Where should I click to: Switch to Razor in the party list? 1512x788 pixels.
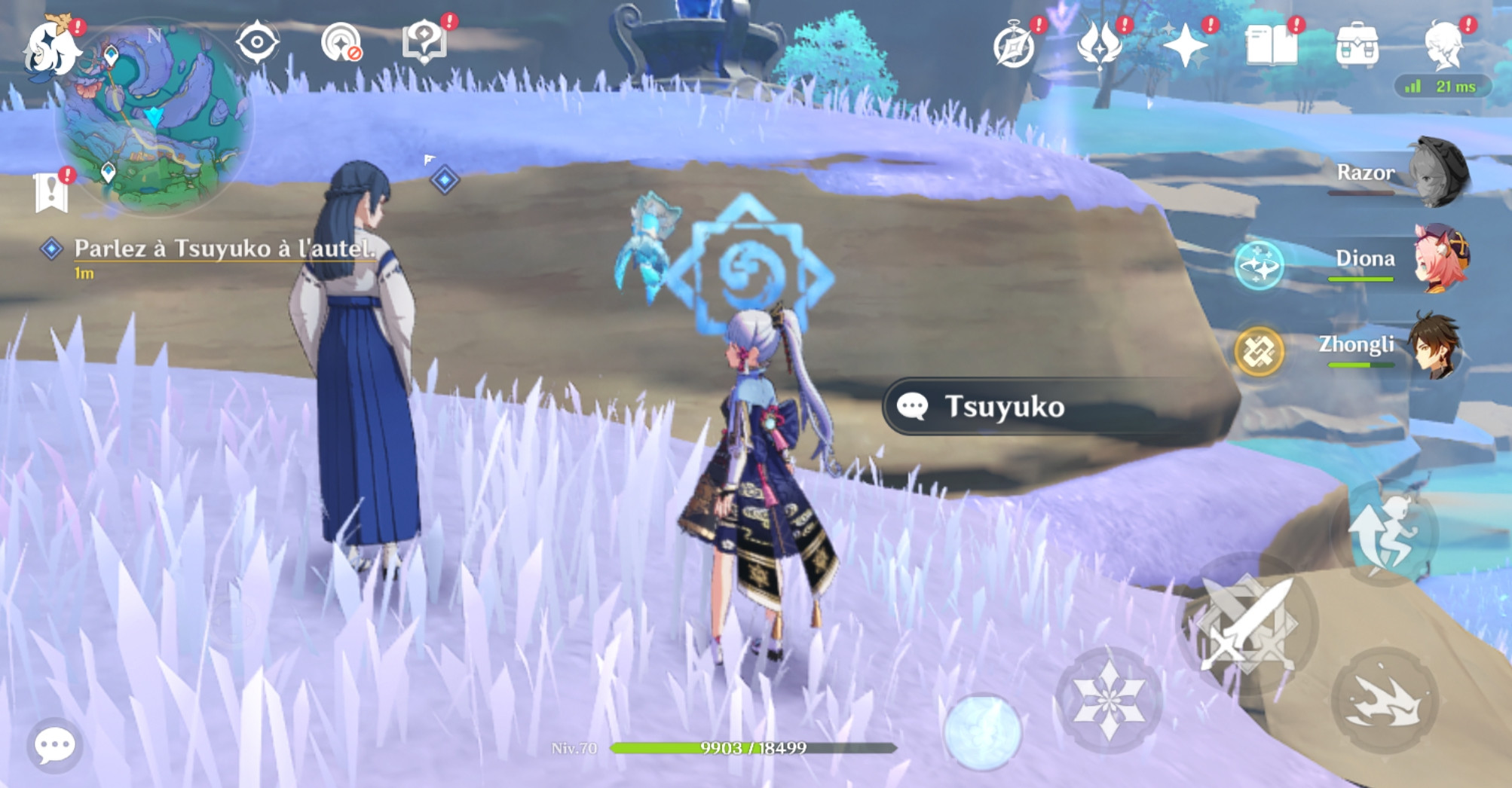[1441, 173]
